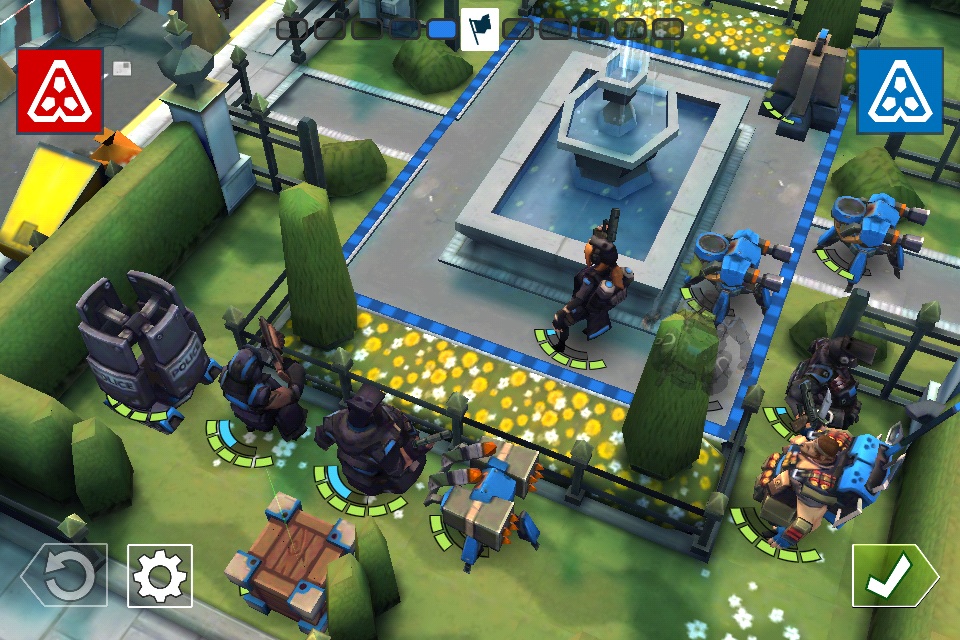The image size is (960, 640).
Task: Open the gear settings menu
Action: click(x=160, y=575)
